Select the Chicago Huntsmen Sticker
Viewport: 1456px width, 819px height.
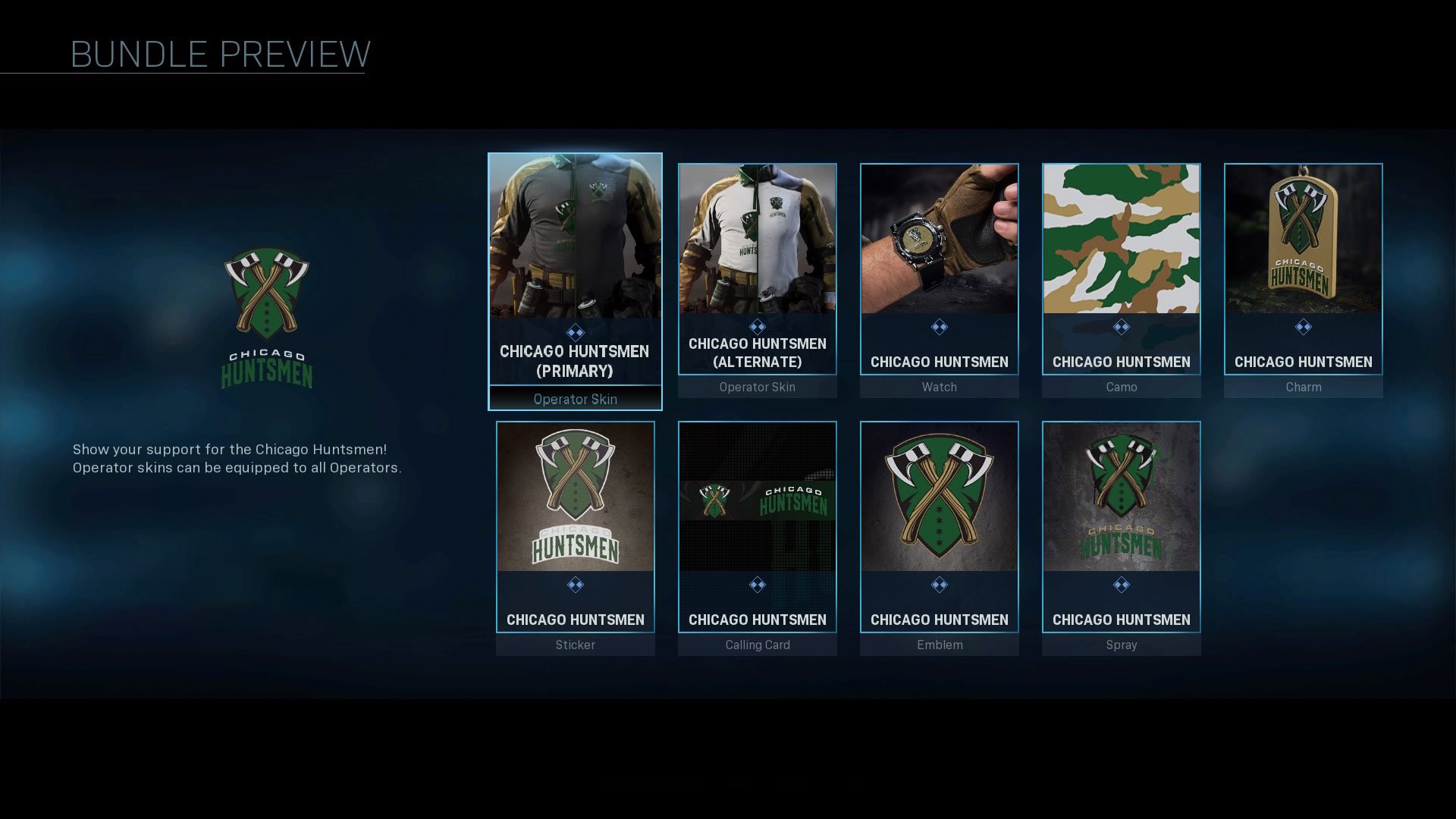coord(575,497)
